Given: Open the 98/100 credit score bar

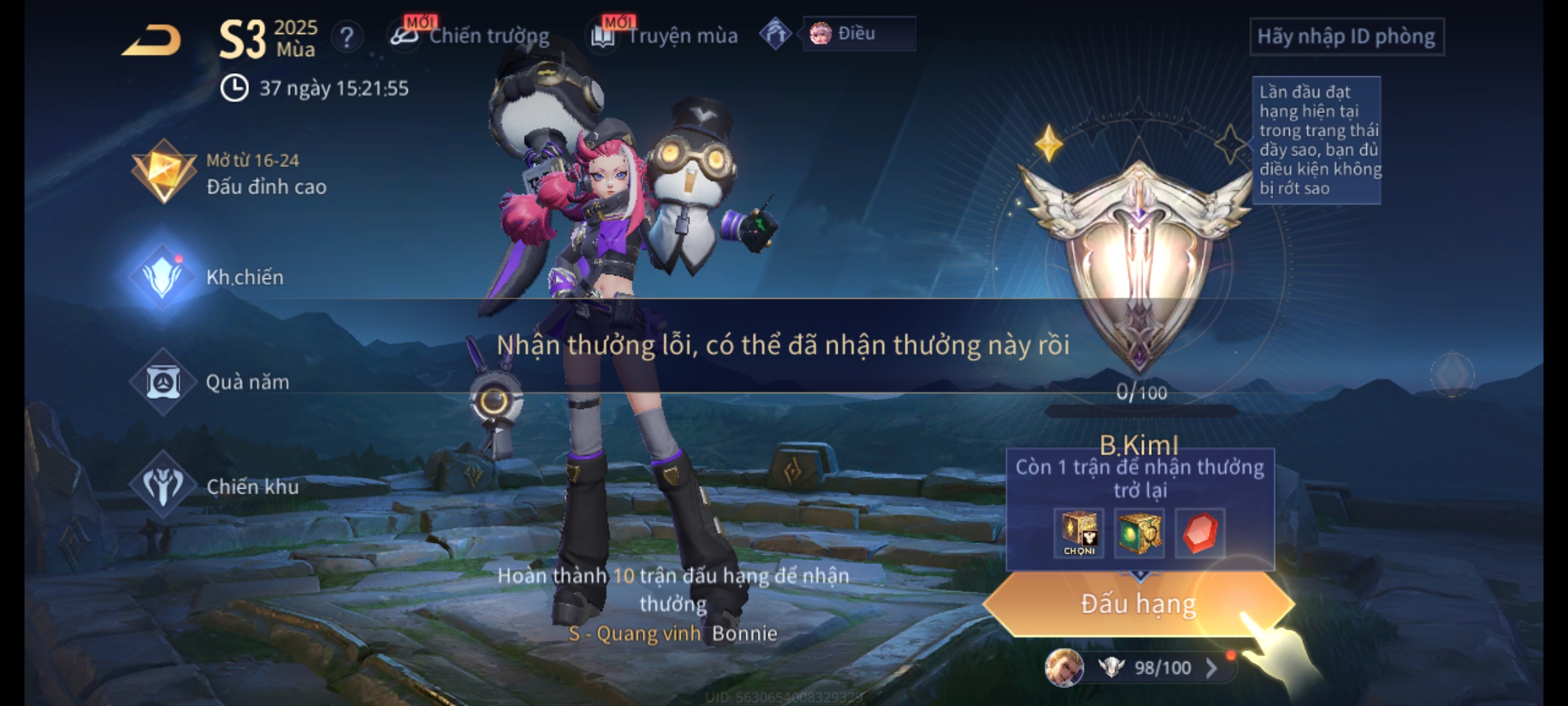Looking at the screenshot, I should [x=1150, y=667].
